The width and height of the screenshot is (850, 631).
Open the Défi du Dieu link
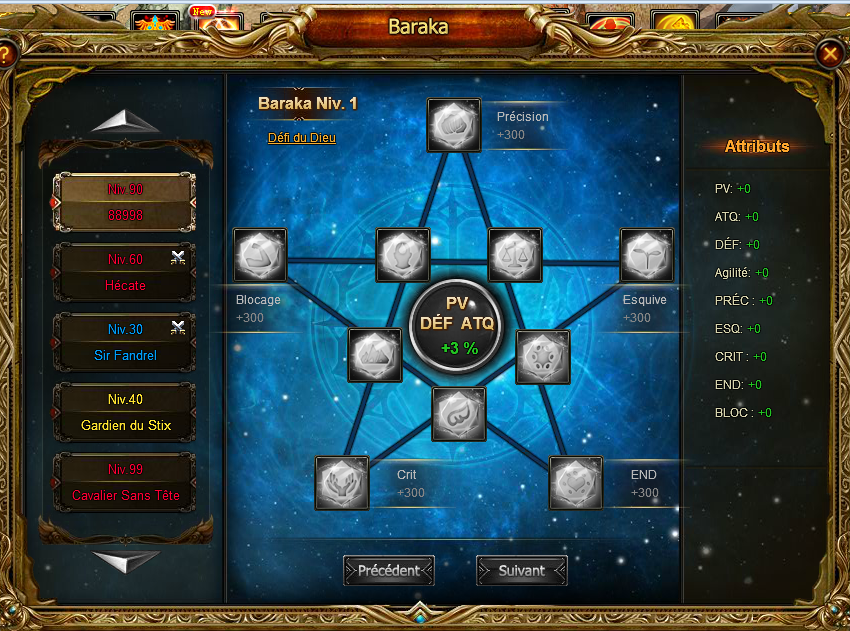[302, 138]
